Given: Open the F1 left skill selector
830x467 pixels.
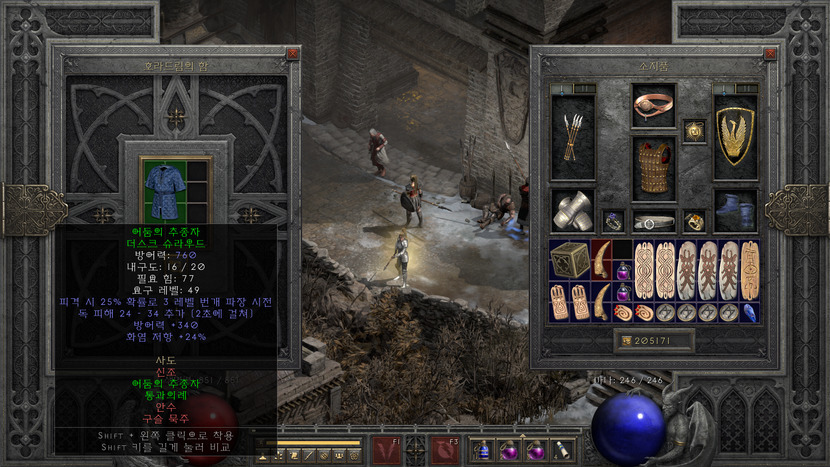Looking at the screenshot, I should (x=385, y=450).
